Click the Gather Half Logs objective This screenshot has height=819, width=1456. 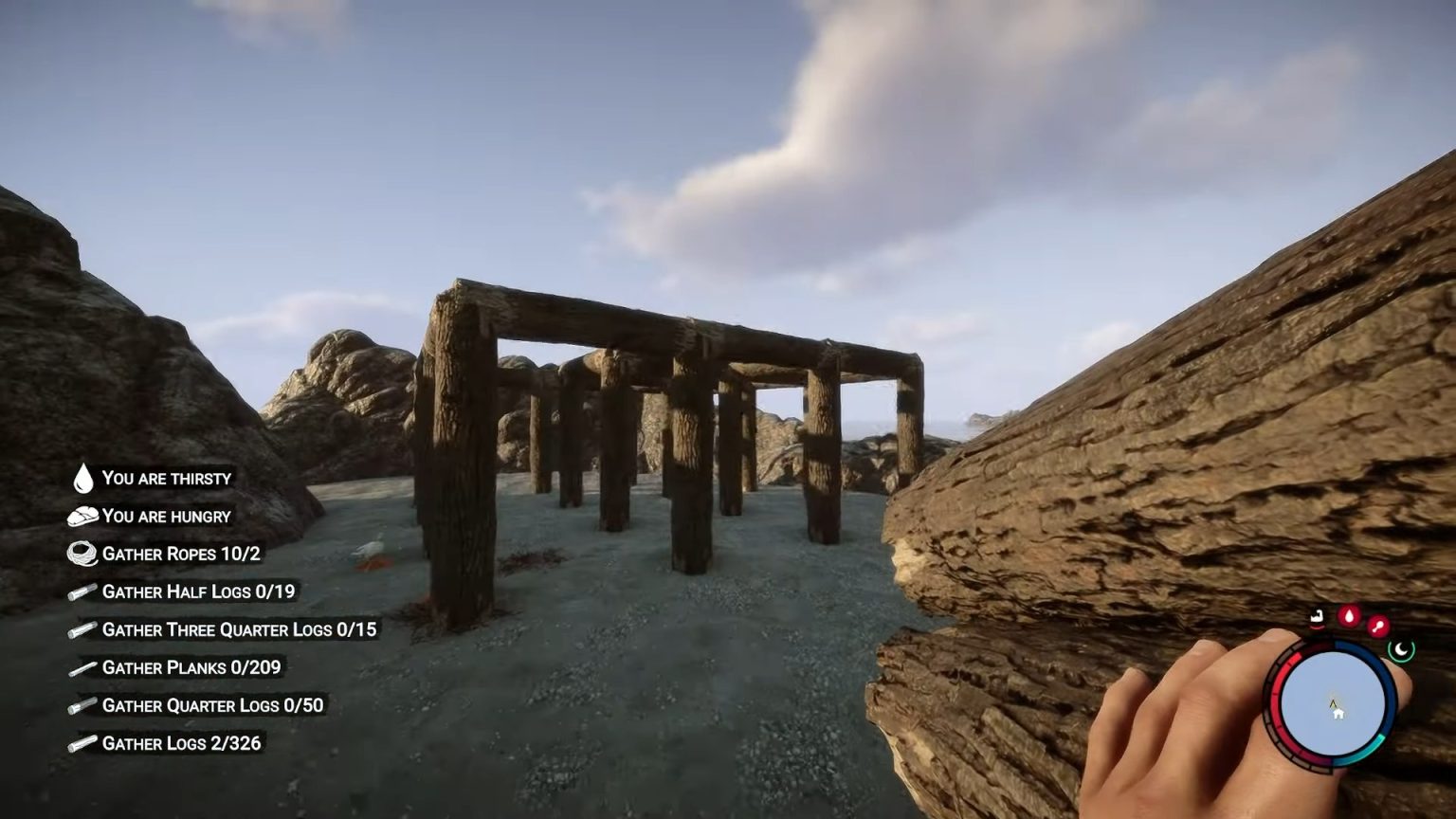point(198,591)
